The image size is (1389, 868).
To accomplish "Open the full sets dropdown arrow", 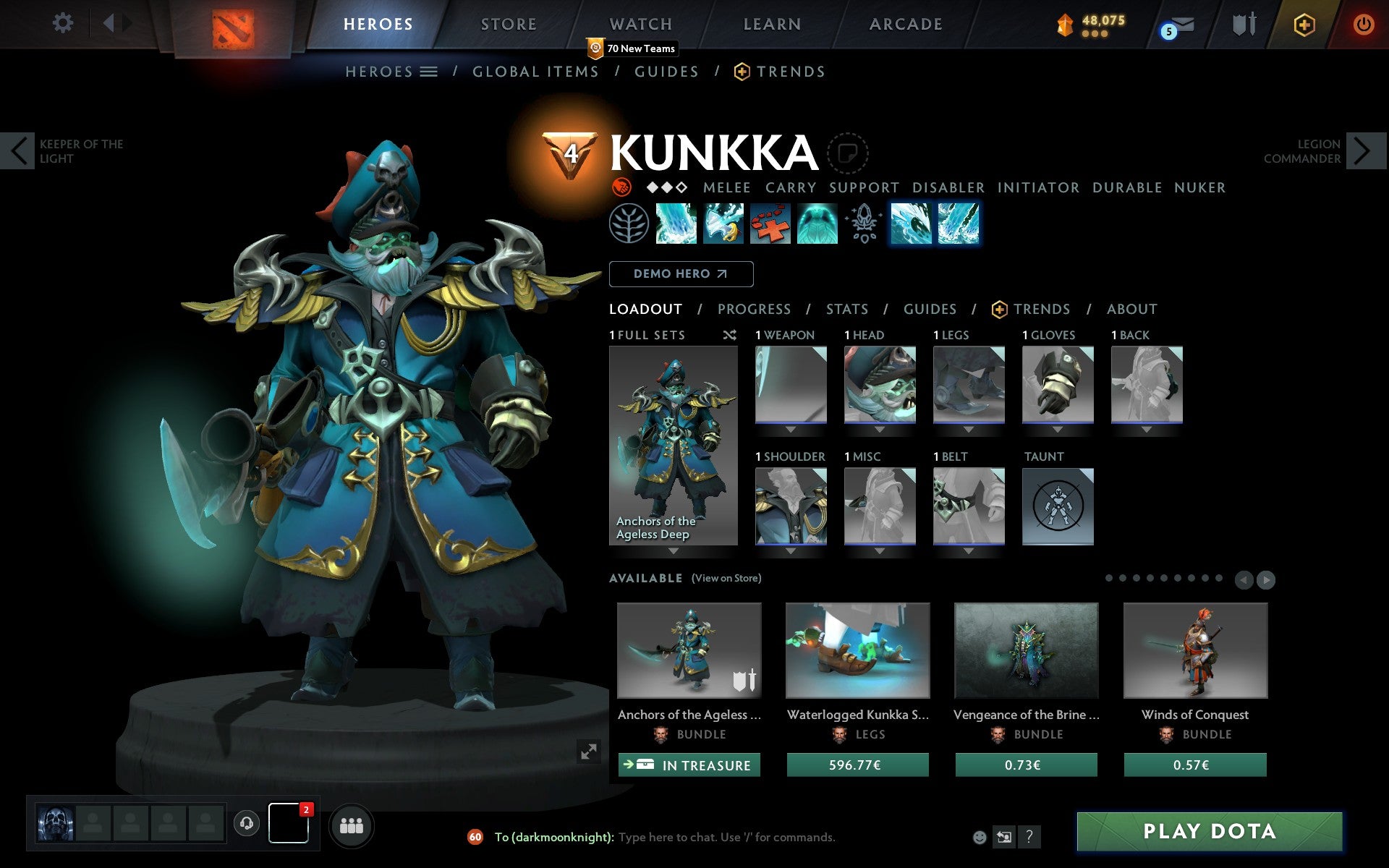I will (x=674, y=551).
